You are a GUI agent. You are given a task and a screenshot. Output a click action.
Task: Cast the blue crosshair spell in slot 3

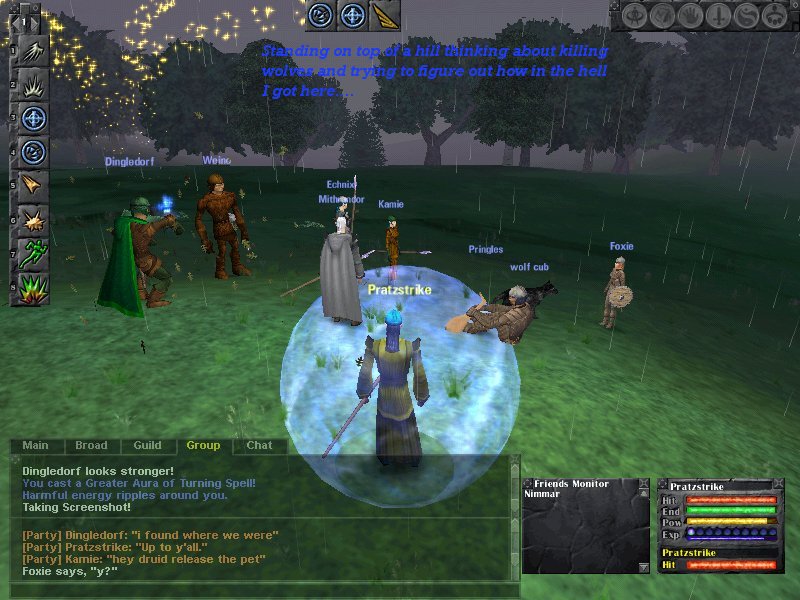[32, 119]
